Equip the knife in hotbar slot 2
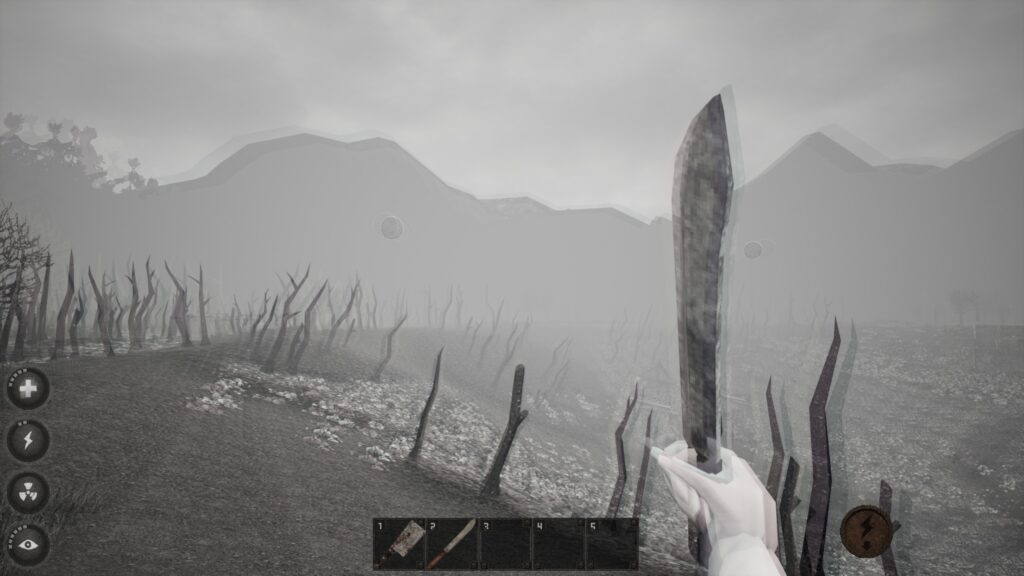The width and height of the screenshot is (1024, 576). coord(452,544)
